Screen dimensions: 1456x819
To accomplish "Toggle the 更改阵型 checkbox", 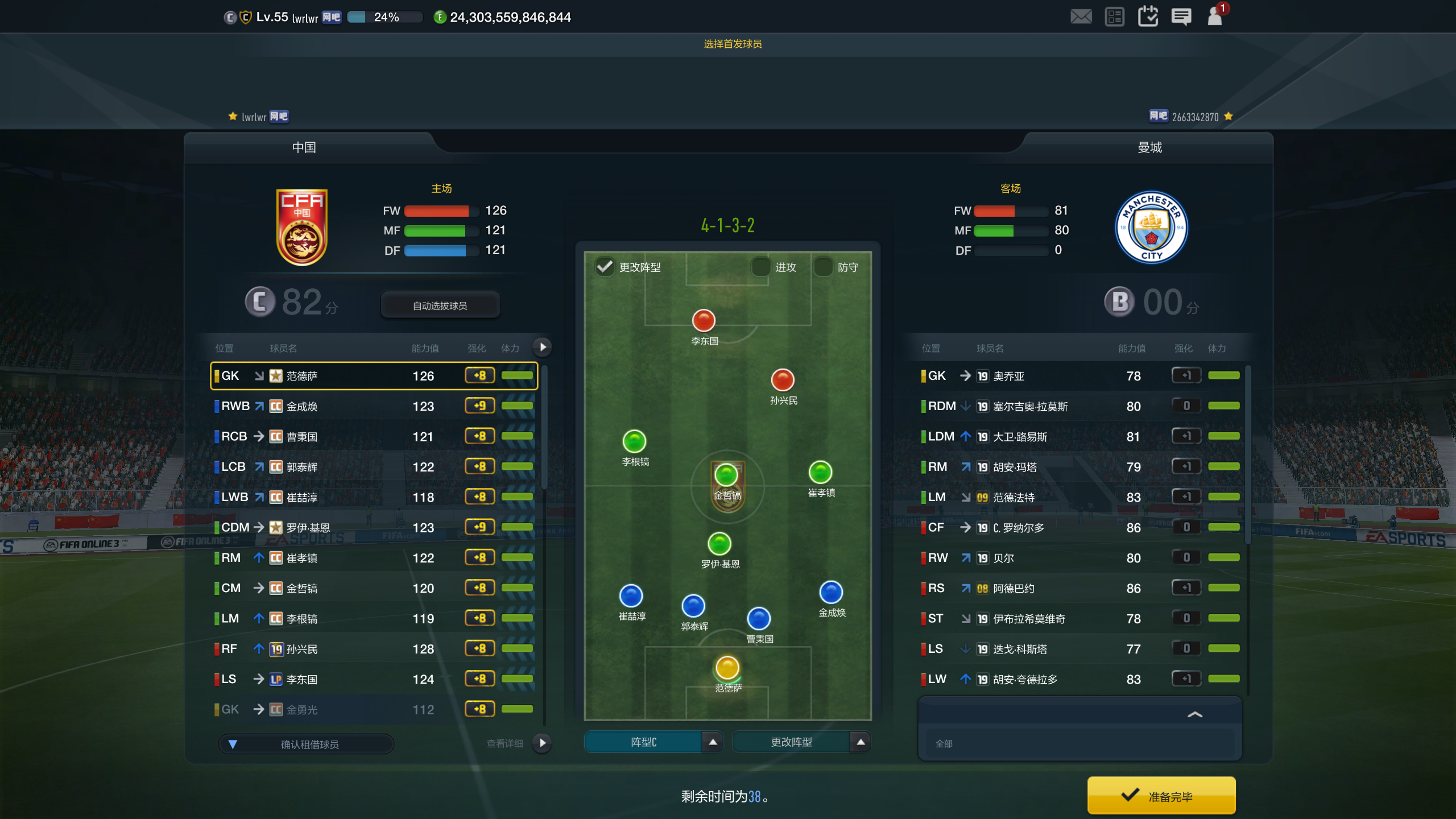I will coord(605,267).
